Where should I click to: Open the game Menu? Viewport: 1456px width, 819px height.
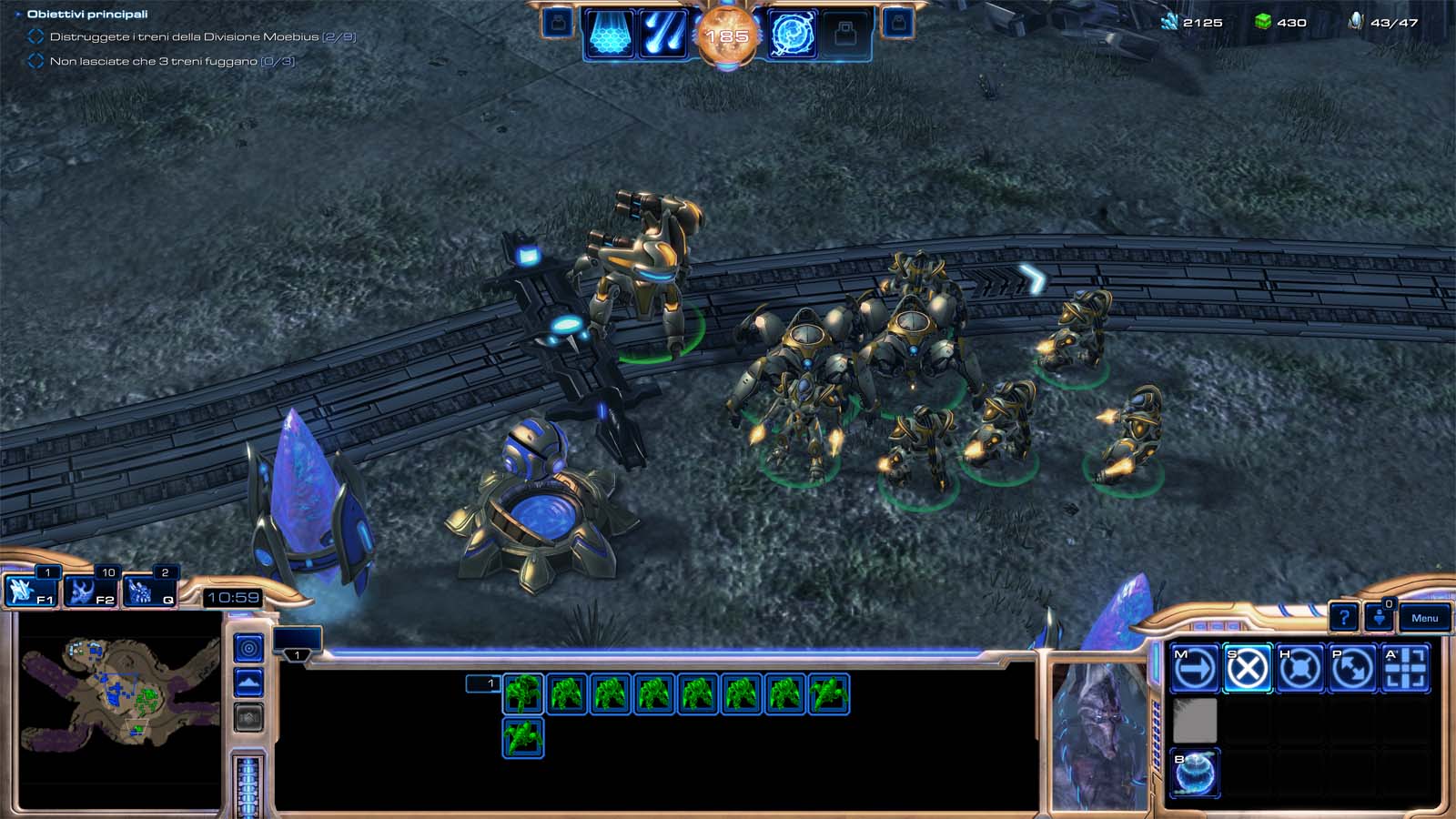pos(1424,618)
